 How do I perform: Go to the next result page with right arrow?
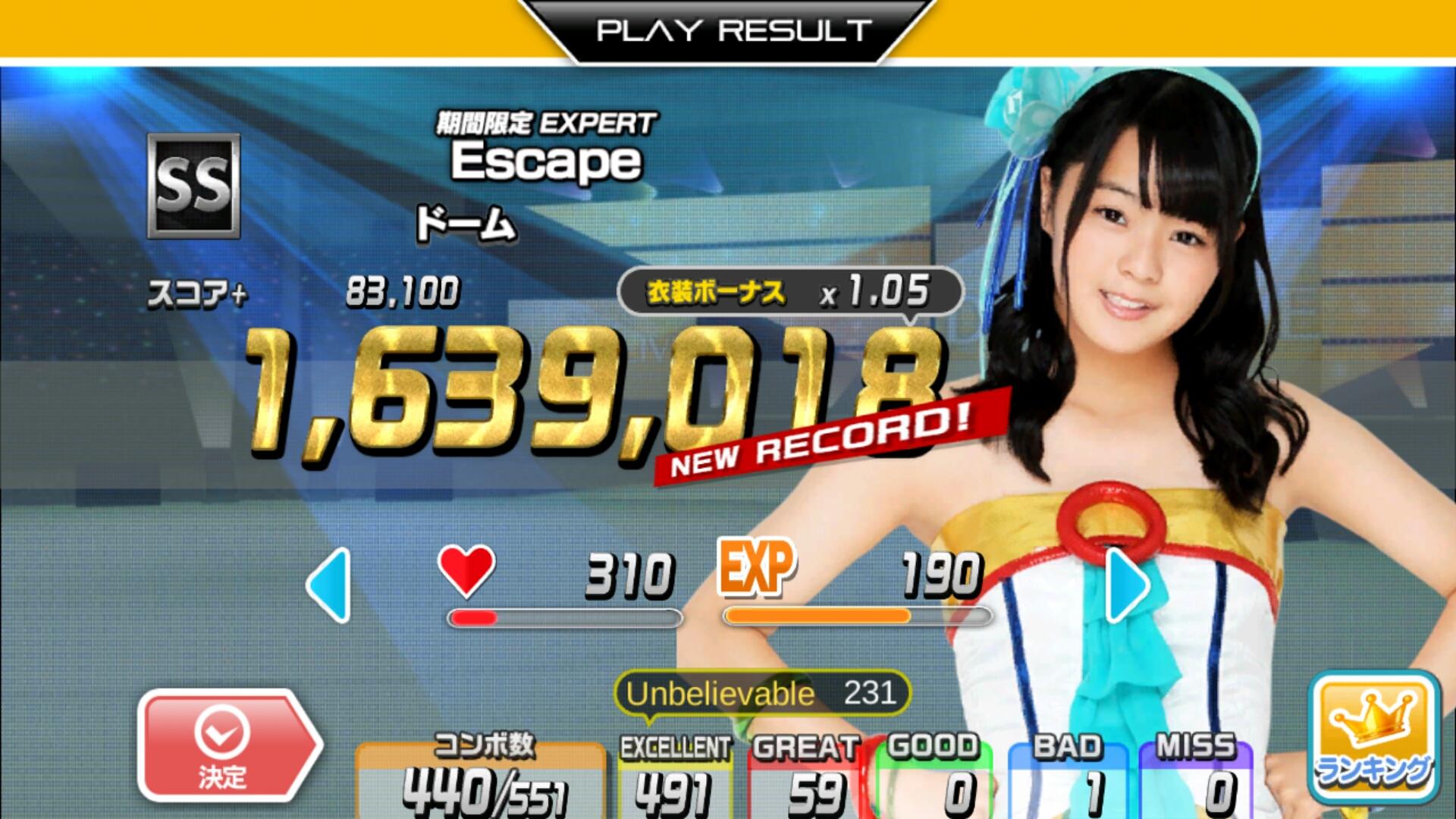tap(1128, 585)
